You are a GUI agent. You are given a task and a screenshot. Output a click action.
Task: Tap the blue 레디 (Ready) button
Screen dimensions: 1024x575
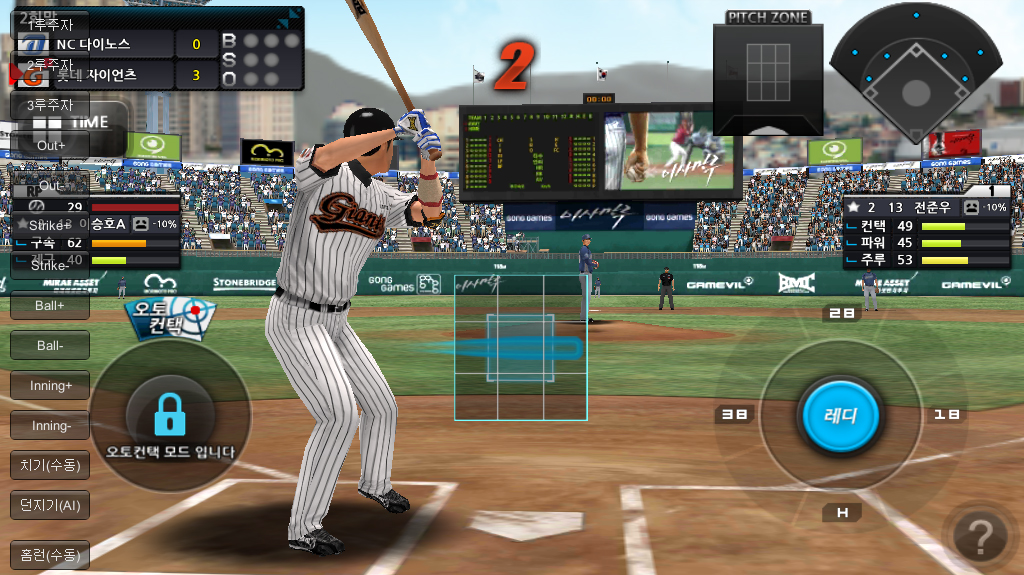[x=840, y=414]
